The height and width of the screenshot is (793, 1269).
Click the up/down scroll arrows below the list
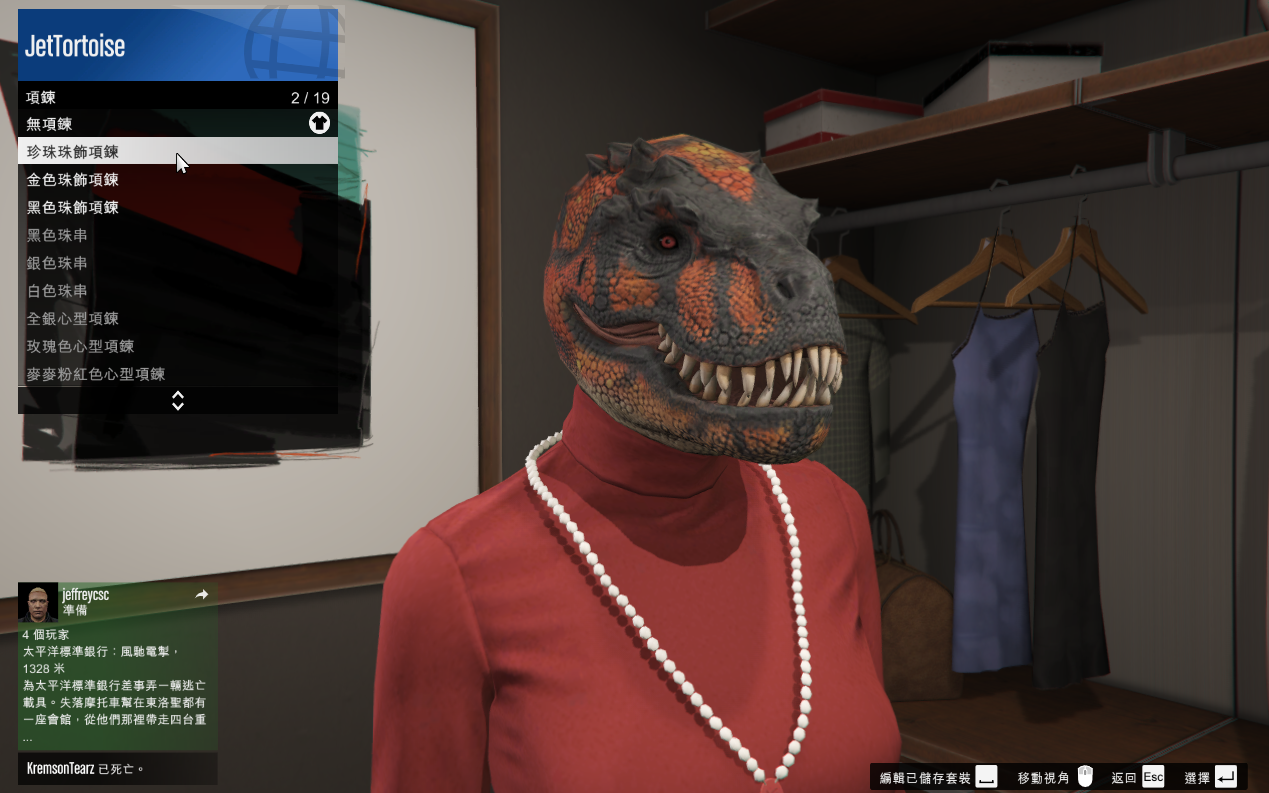click(178, 401)
